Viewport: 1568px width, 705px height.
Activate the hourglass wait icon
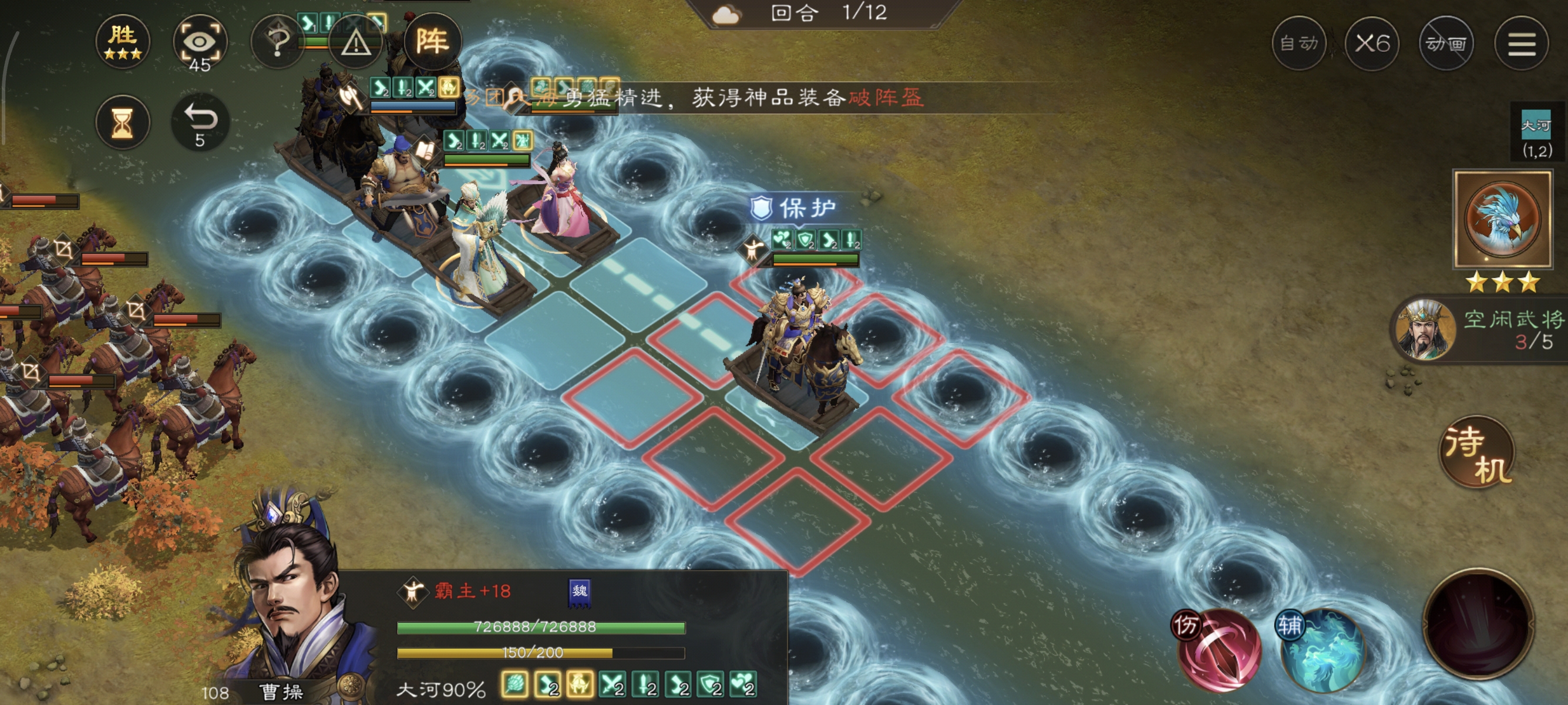point(123,122)
